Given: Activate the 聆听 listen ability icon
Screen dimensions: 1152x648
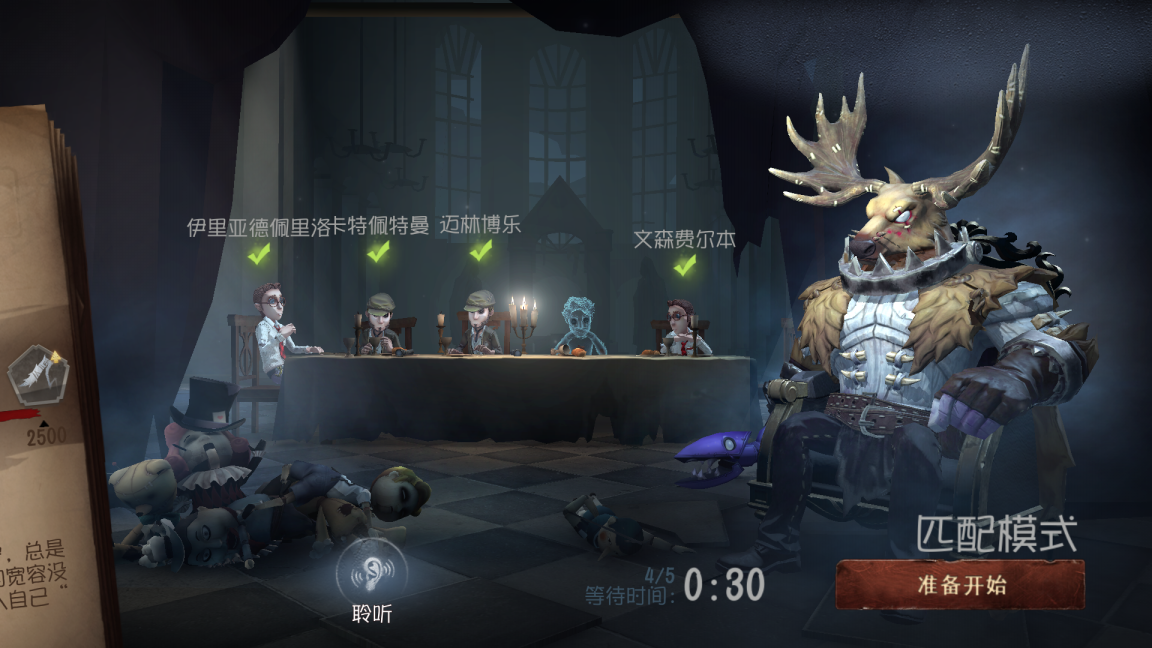Looking at the screenshot, I should (371, 572).
